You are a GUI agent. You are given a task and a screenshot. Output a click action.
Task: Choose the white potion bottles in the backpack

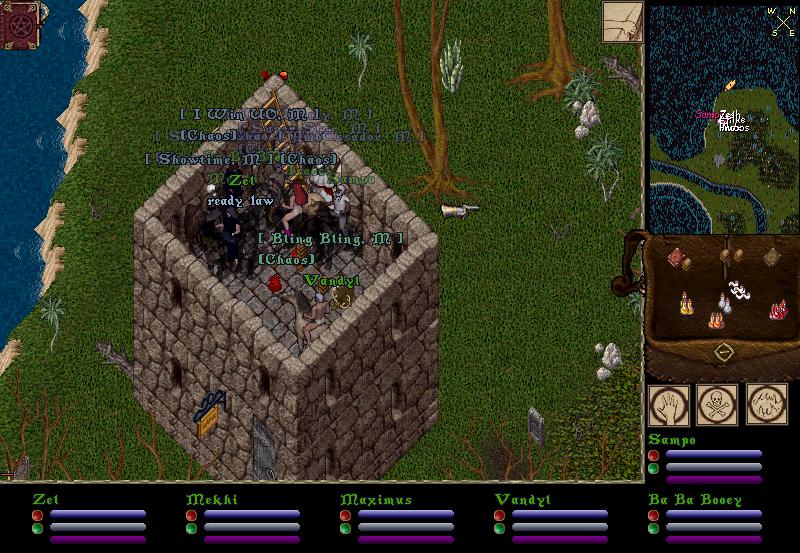point(724,302)
